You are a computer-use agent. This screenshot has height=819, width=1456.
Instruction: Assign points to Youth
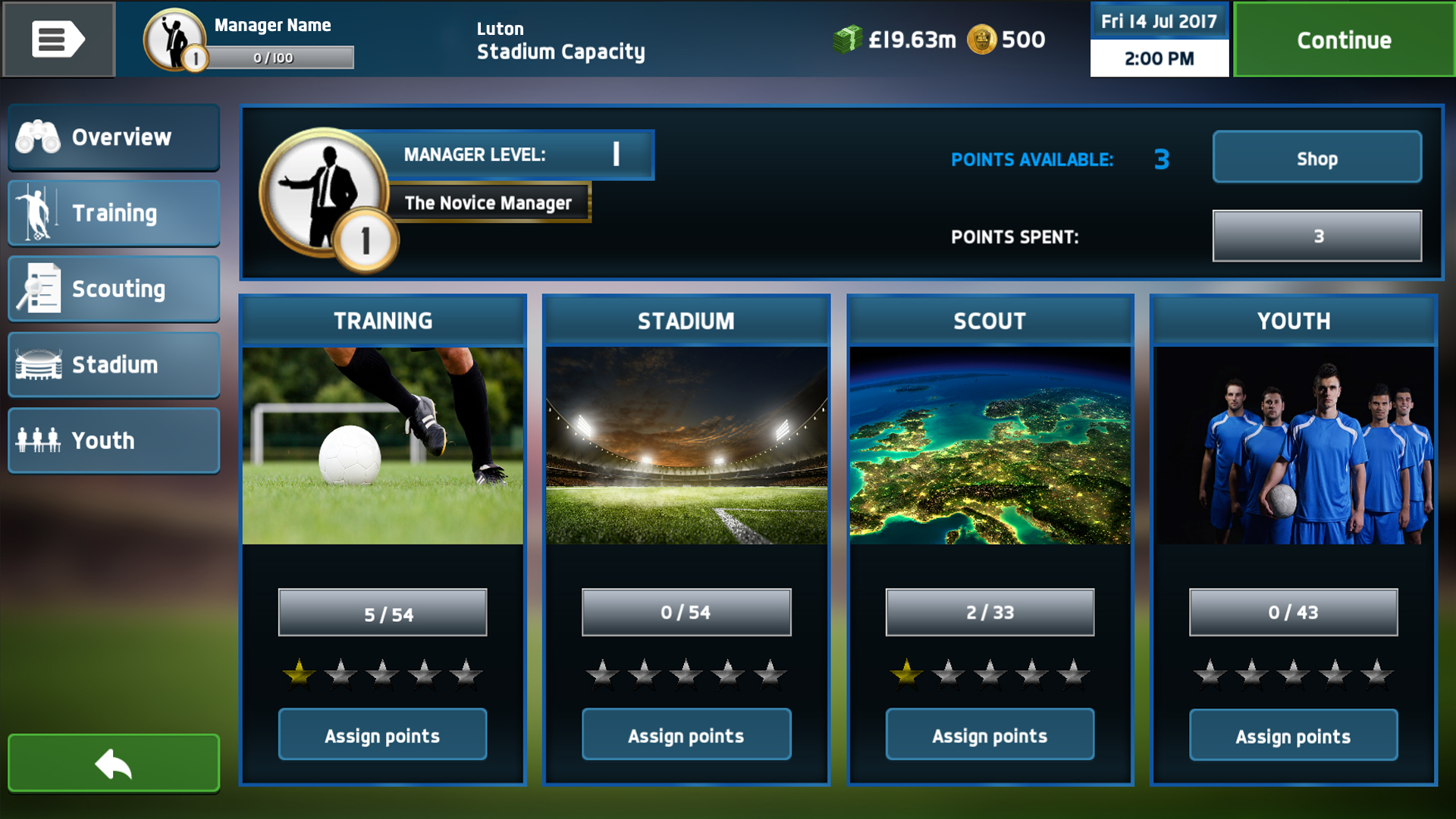(x=1293, y=735)
